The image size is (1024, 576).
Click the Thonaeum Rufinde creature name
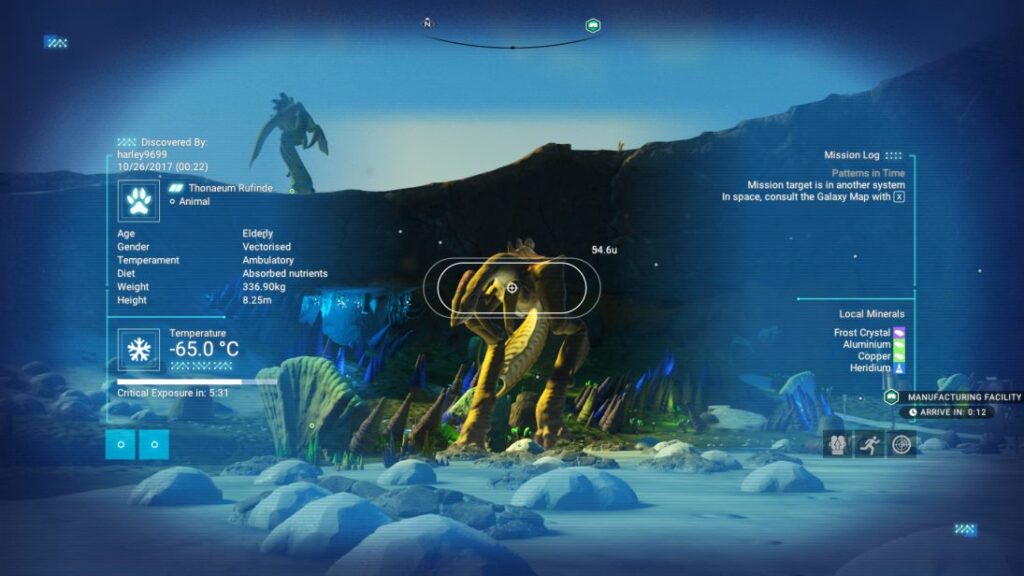pyautogui.click(x=223, y=187)
